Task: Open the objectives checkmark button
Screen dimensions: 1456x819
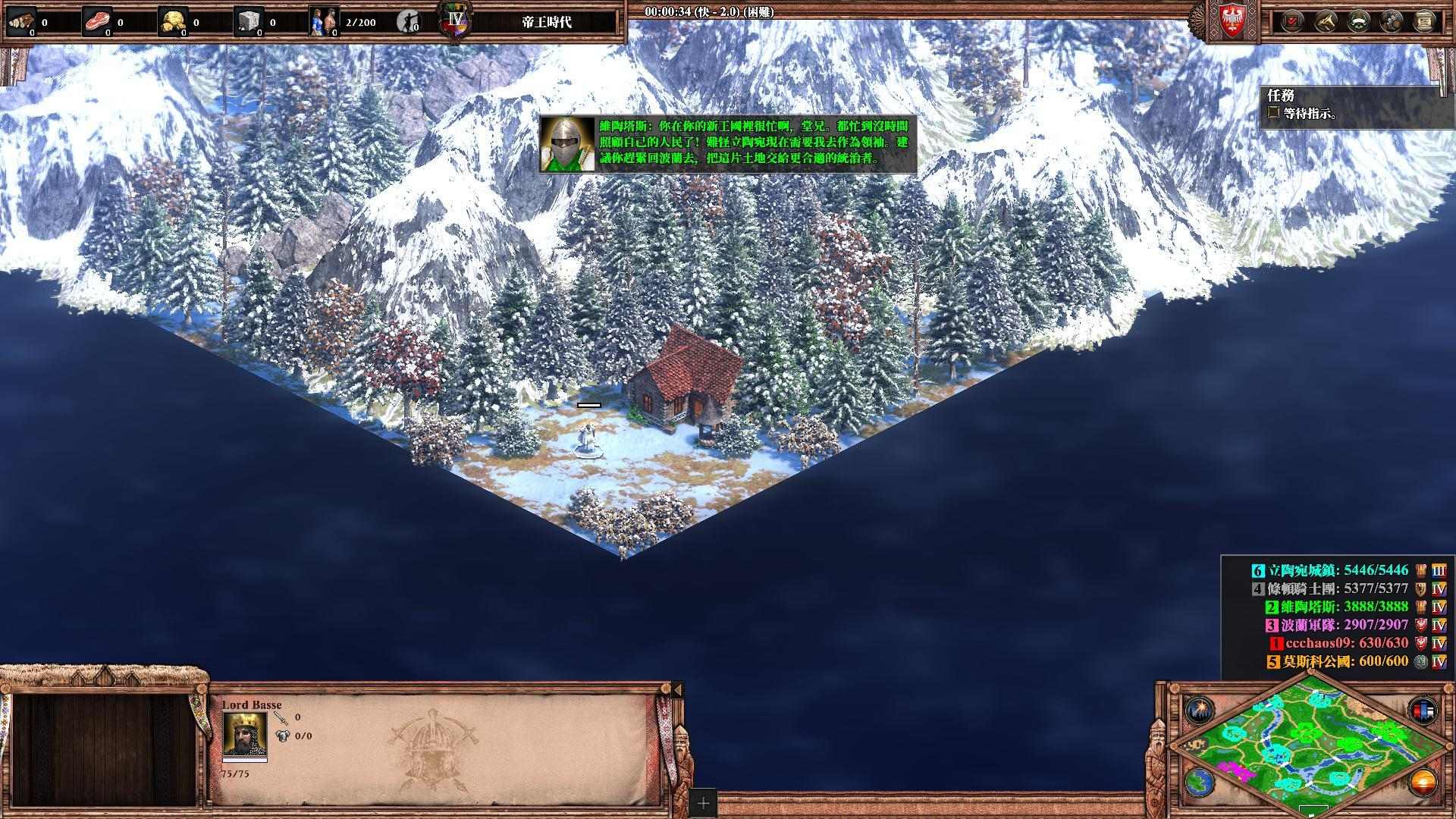Action: [1293, 21]
